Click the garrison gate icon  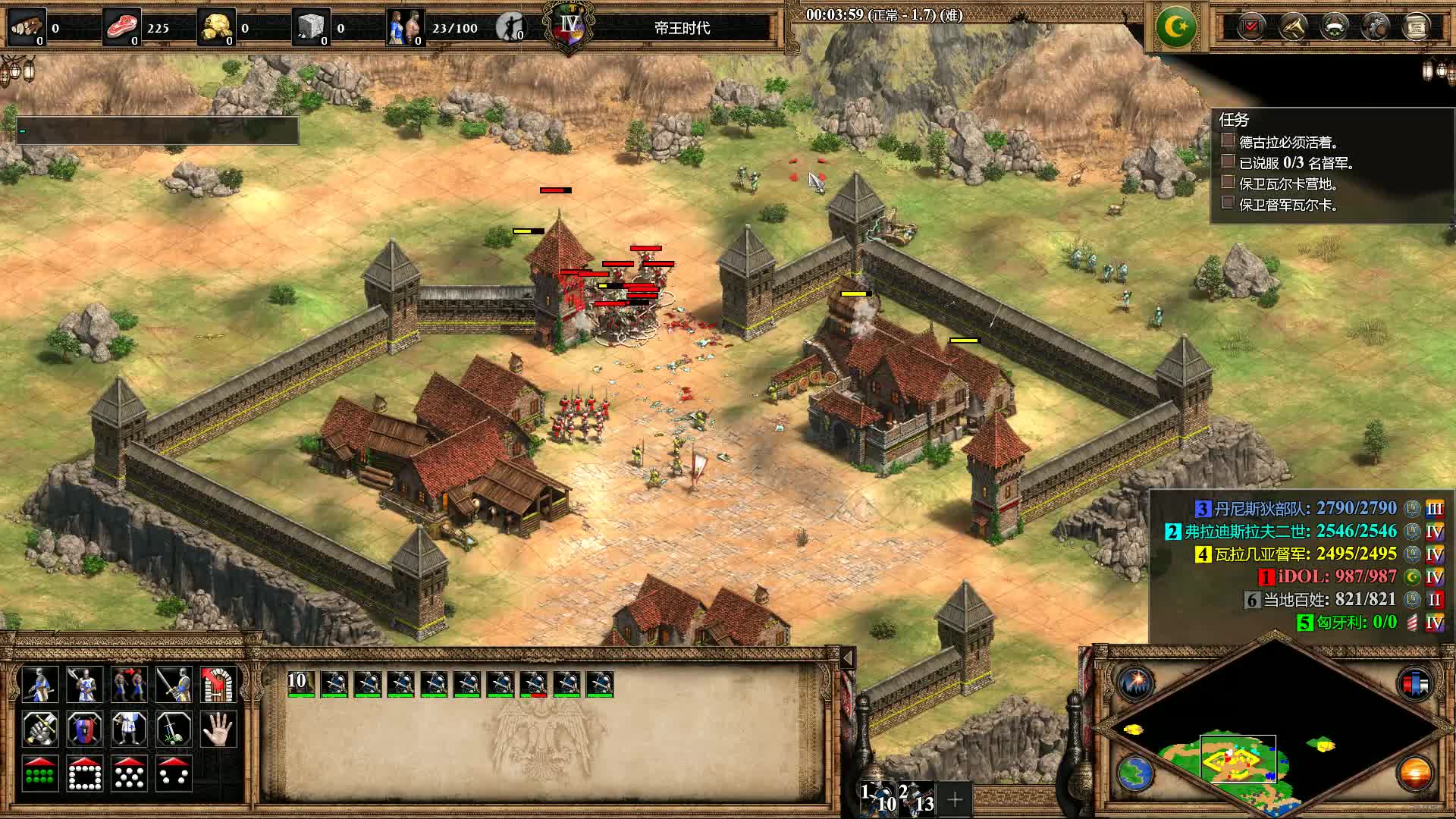[x=219, y=685]
